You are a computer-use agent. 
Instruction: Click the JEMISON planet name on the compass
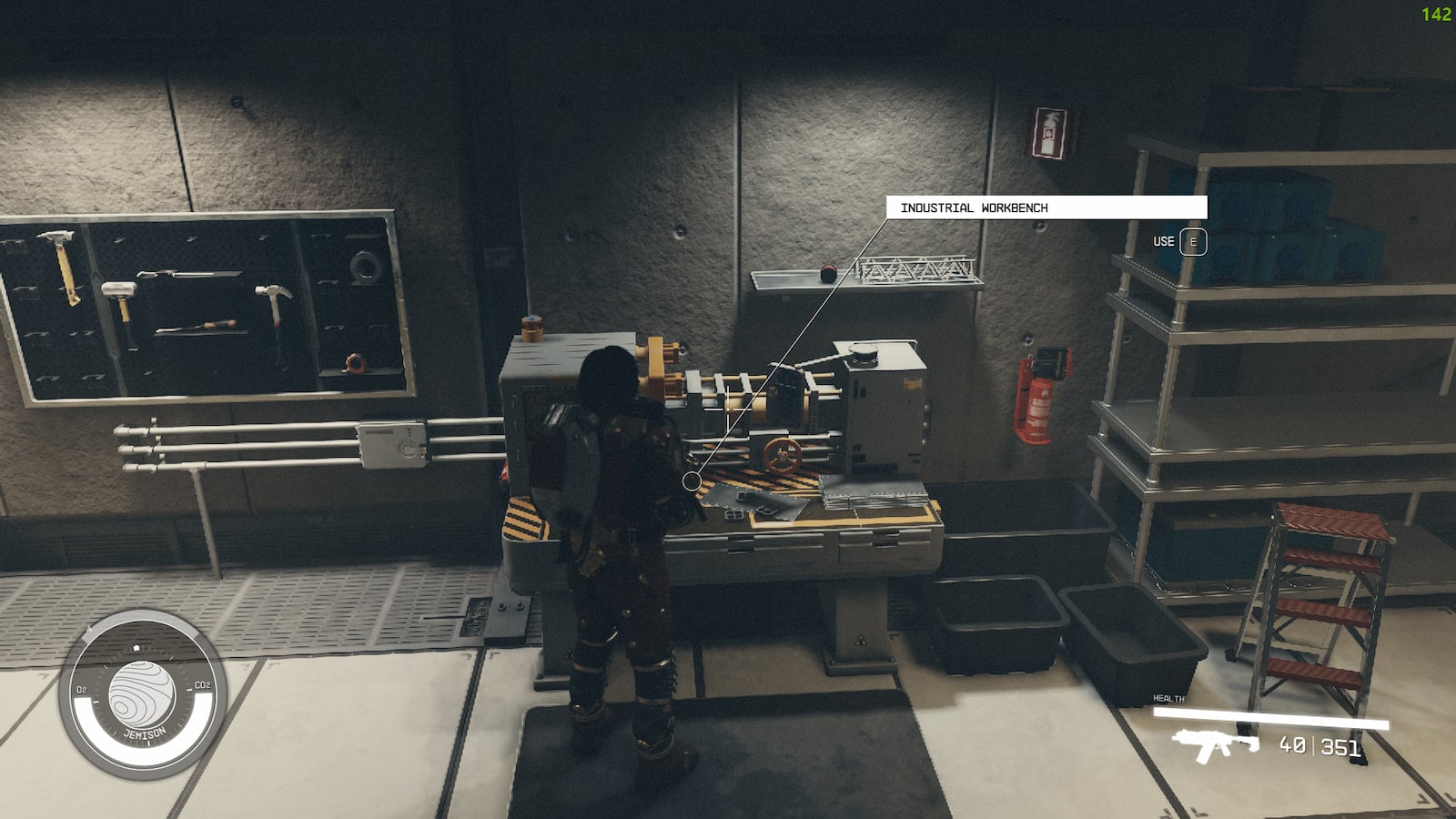pyautogui.click(x=146, y=731)
